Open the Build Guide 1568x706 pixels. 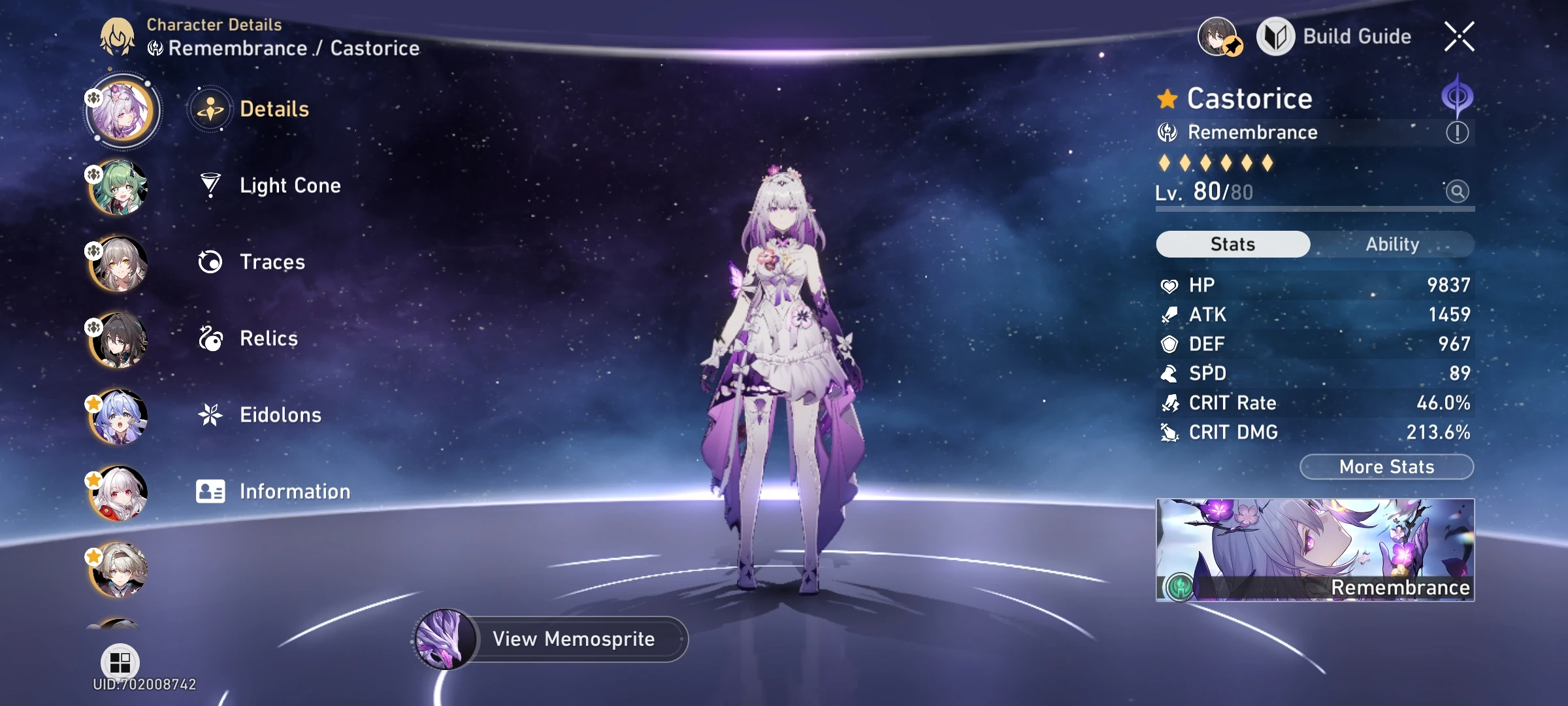[x=1358, y=37]
